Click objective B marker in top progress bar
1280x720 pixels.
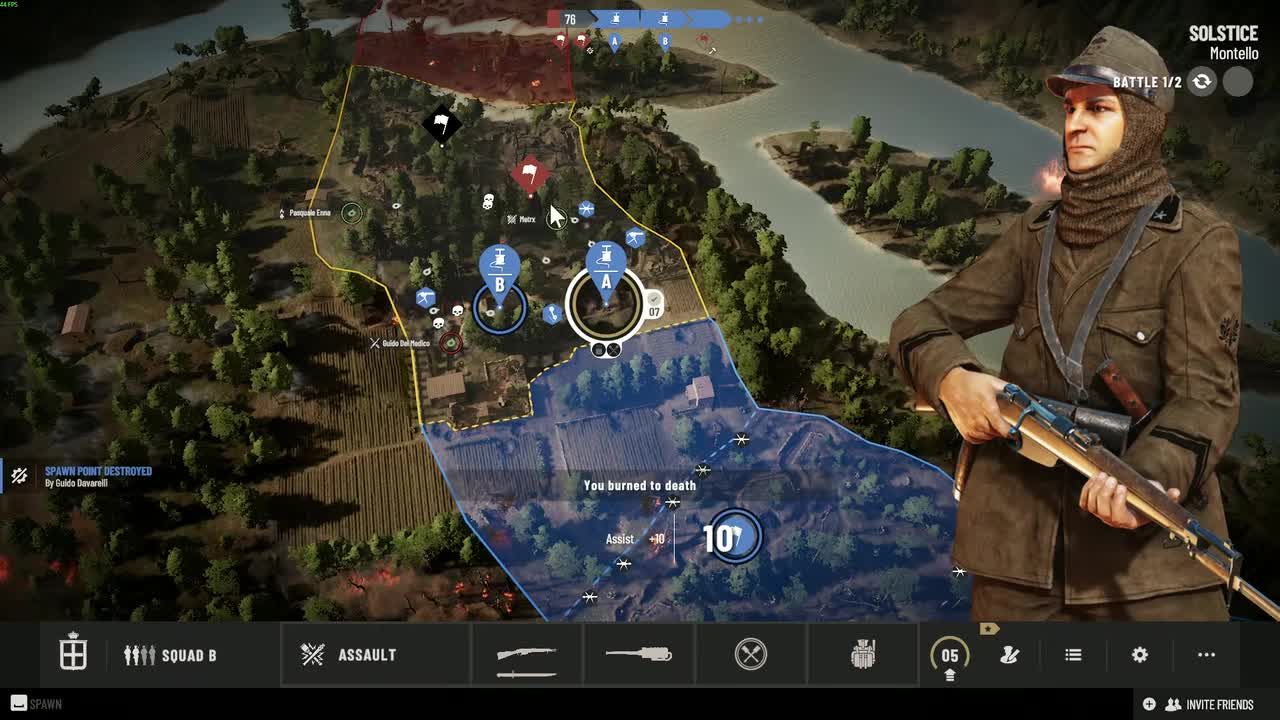[x=664, y=41]
